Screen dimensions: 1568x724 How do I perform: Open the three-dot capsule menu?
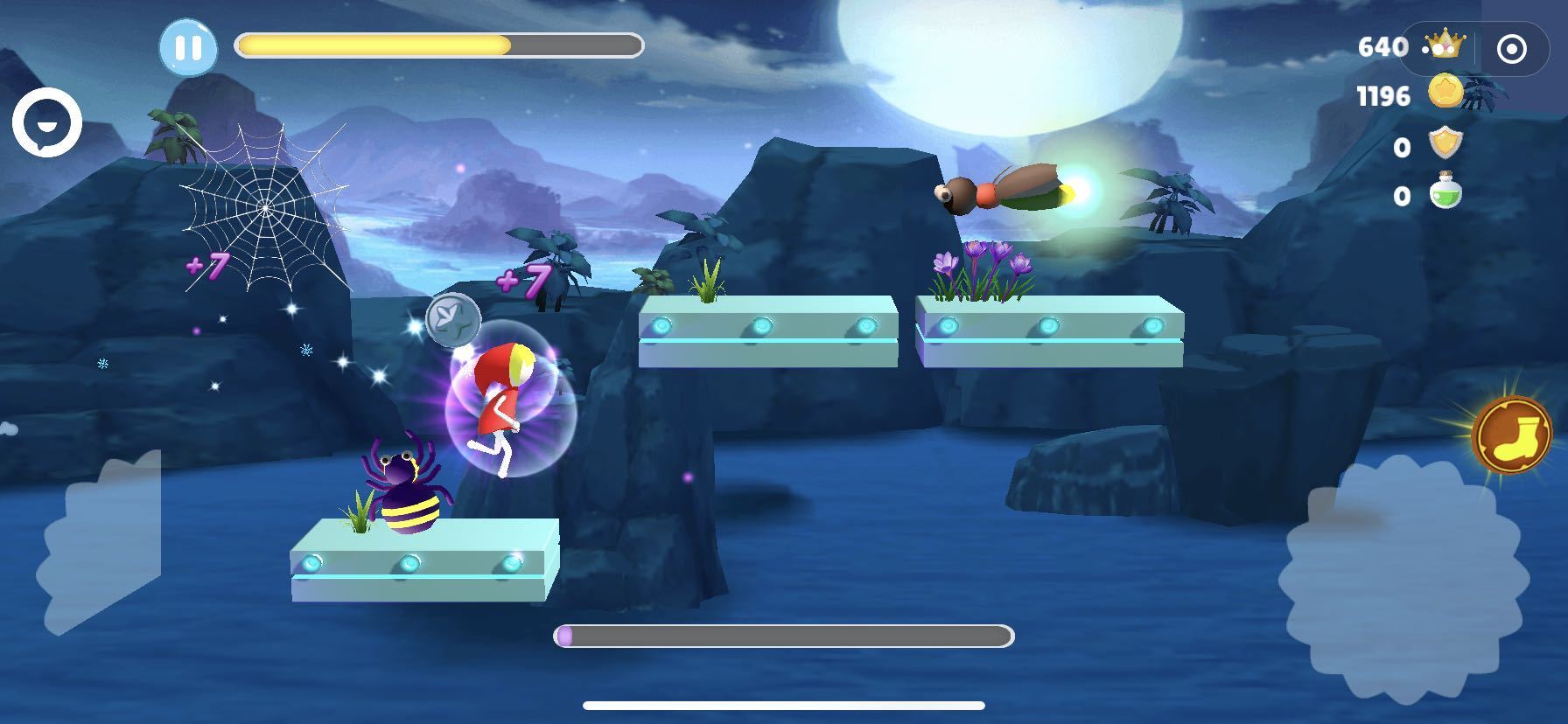pyautogui.click(x=1438, y=49)
